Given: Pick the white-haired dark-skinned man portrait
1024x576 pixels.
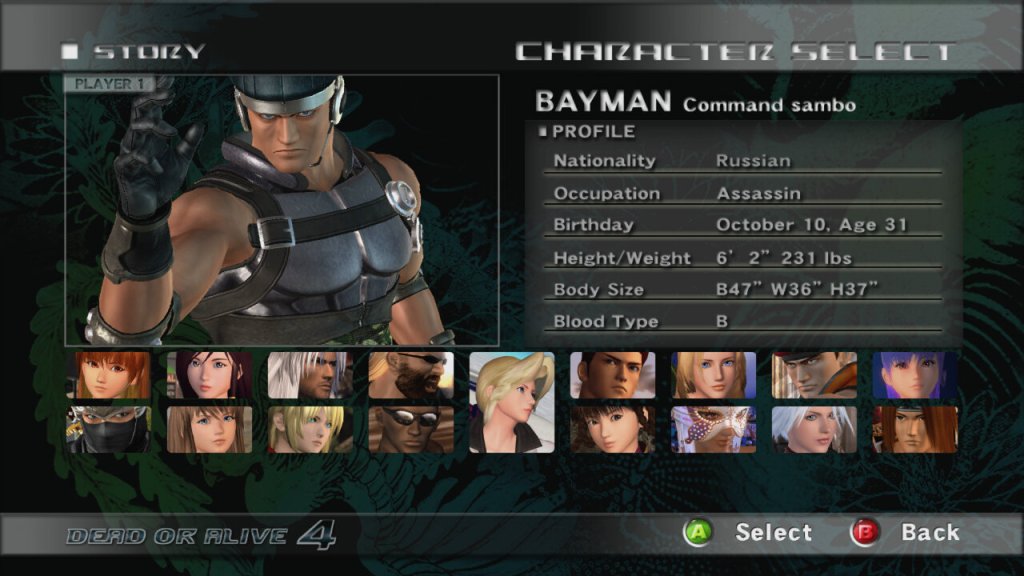Looking at the screenshot, I should click(310, 375).
